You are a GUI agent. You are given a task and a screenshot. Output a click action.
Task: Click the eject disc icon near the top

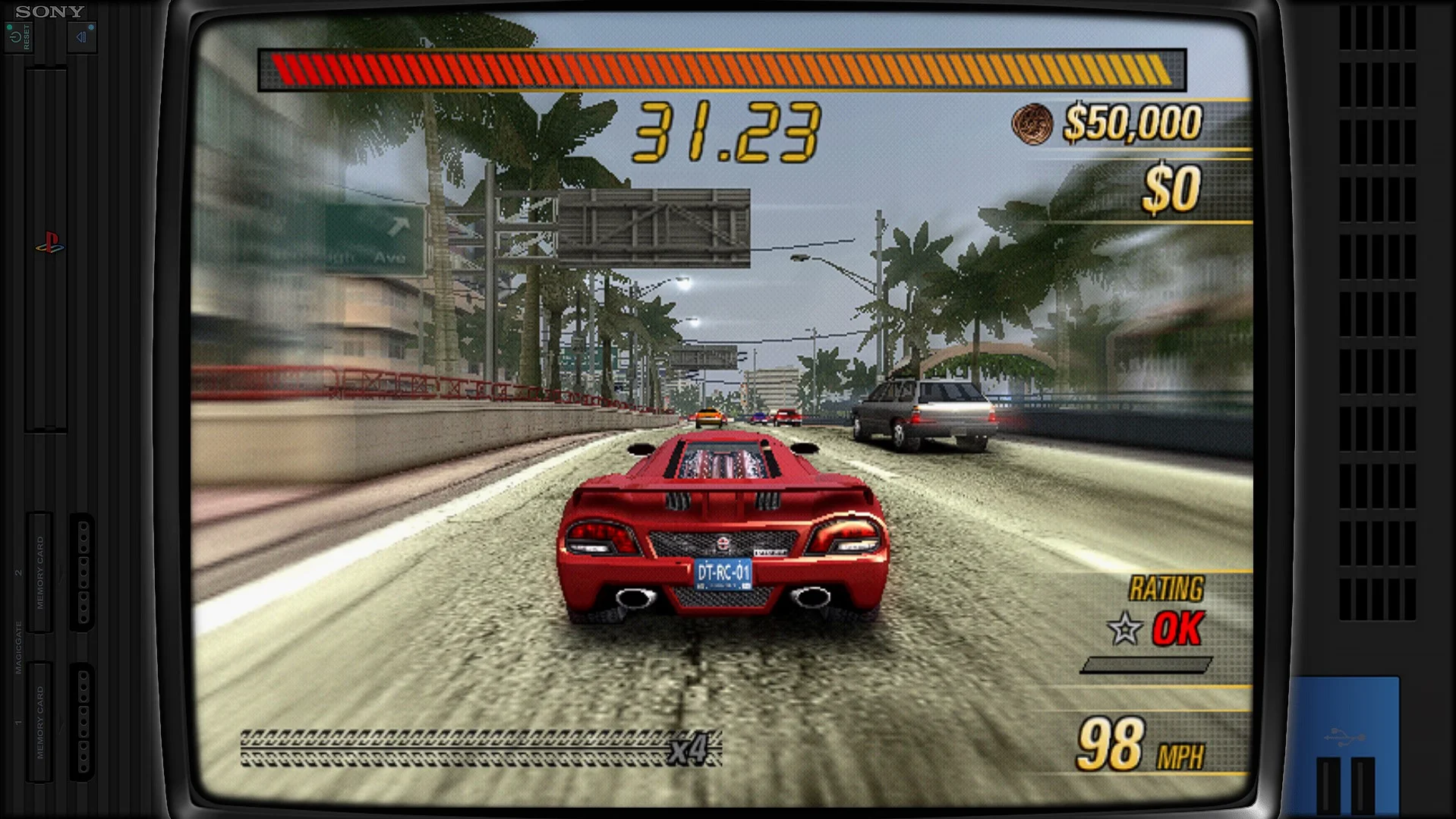click(81, 38)
